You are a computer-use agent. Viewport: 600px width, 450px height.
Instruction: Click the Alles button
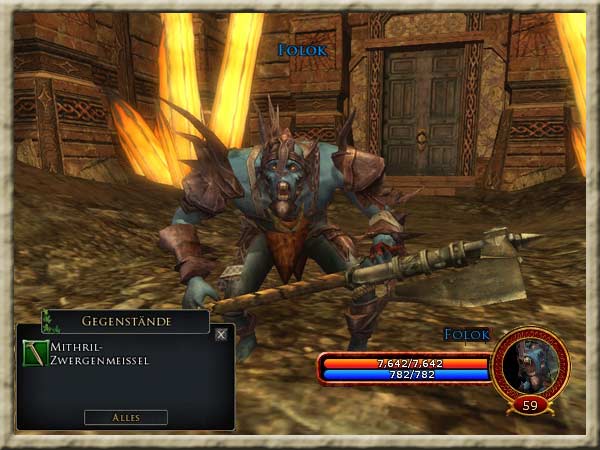[x=126, y=417]
